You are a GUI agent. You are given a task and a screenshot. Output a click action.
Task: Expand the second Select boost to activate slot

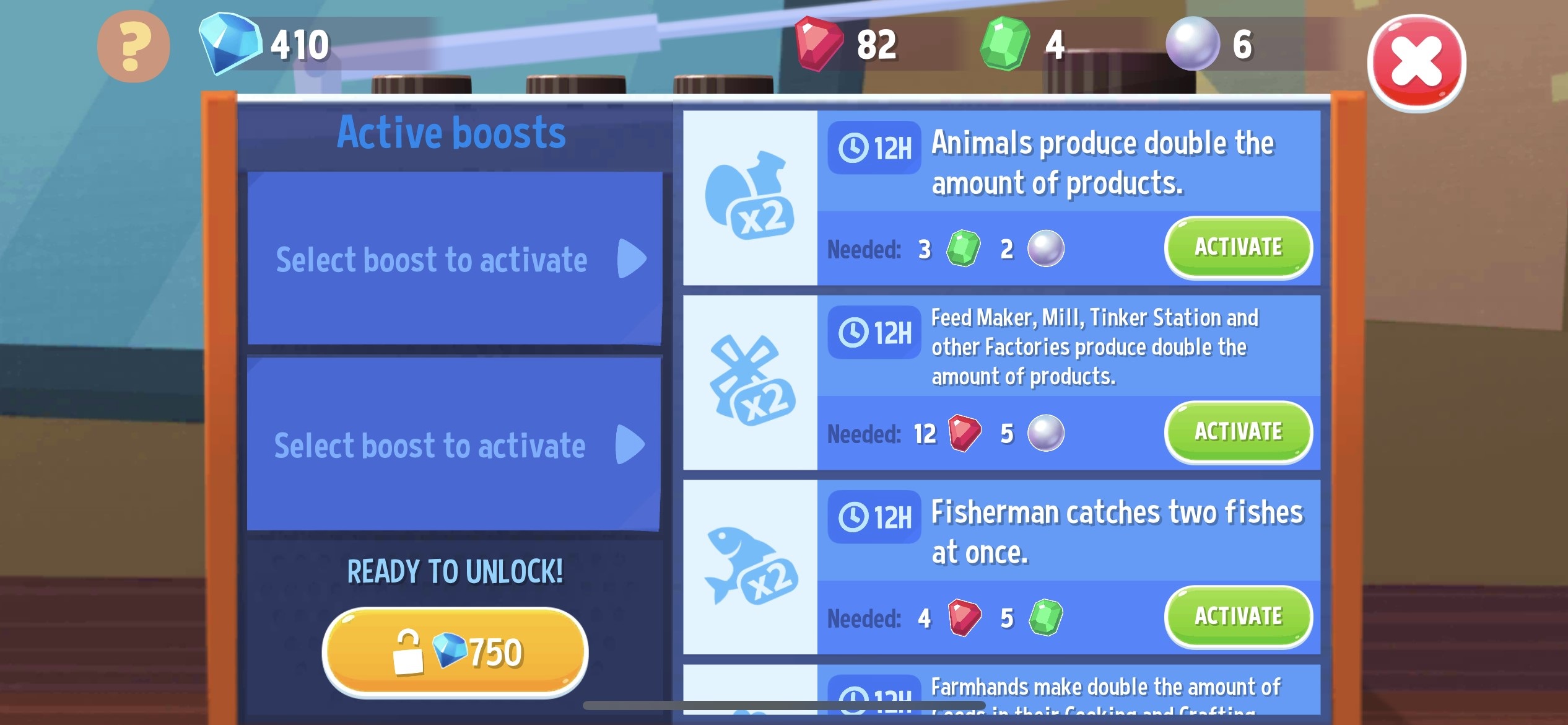pos(455,443)
